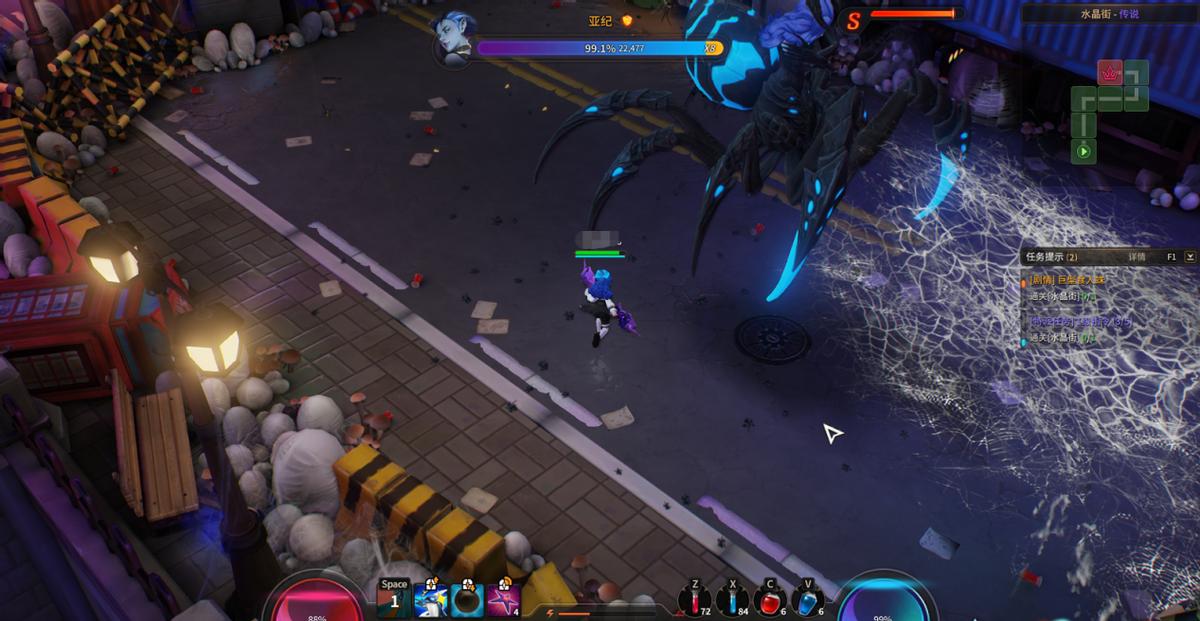Collapse the 任务提示 quest tracker panel
1200x621 pixels.
pyautogui.click(x=1190, y=257)
